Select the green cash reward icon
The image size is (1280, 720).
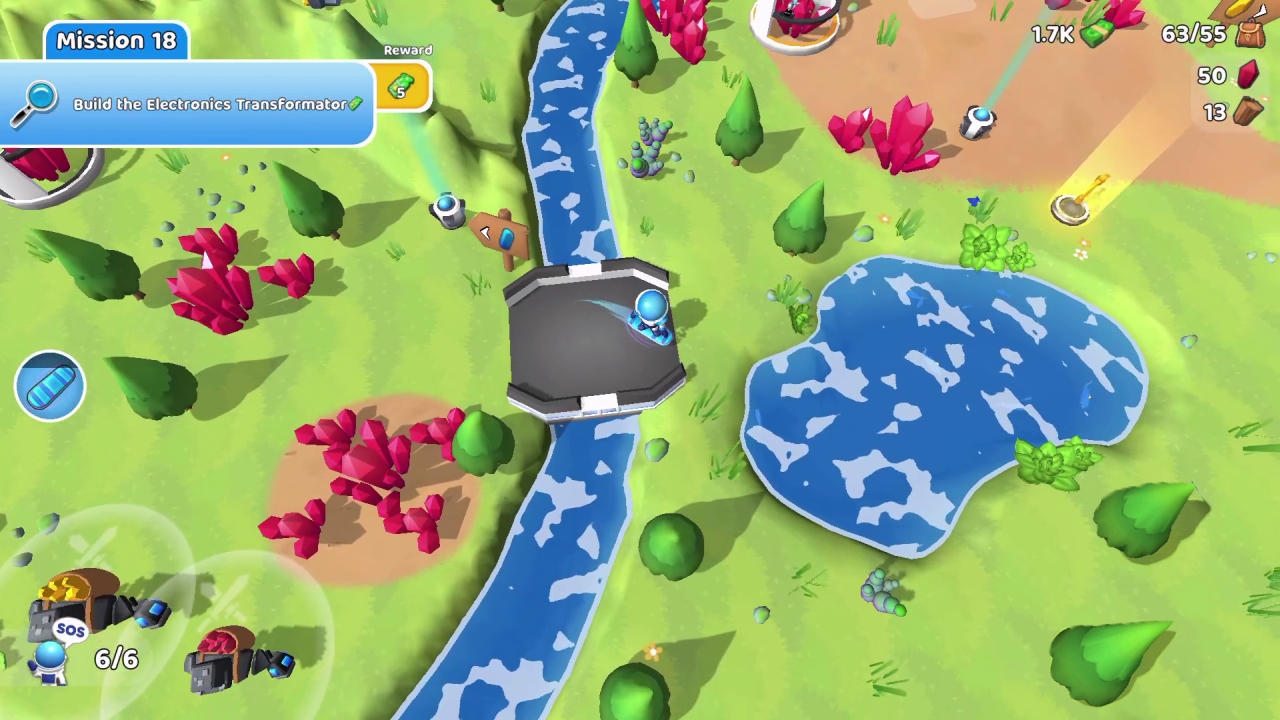pos(401,88)
